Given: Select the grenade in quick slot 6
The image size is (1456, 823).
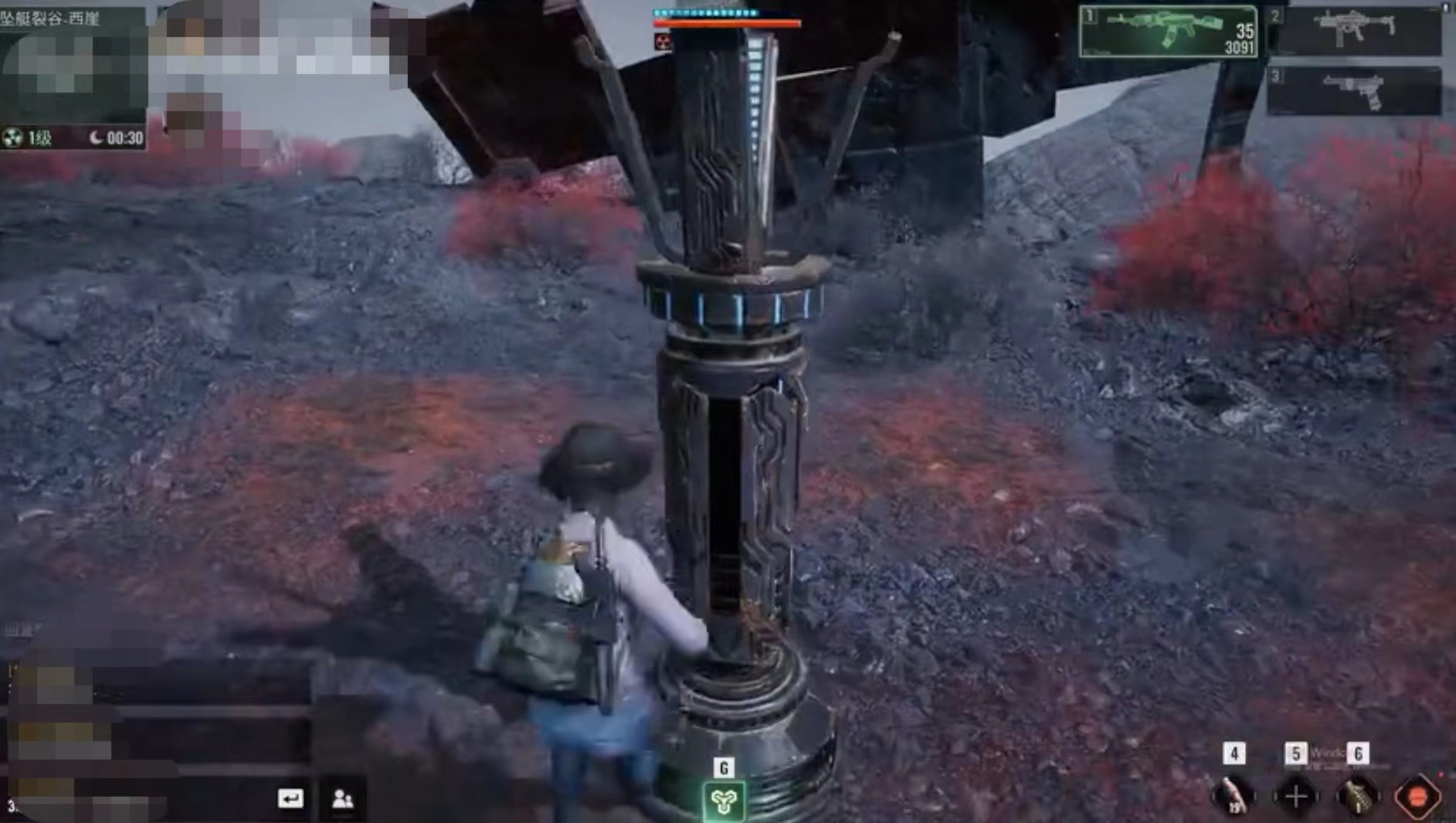Looking at the screenshot, I should click(x=1357, y=796).
